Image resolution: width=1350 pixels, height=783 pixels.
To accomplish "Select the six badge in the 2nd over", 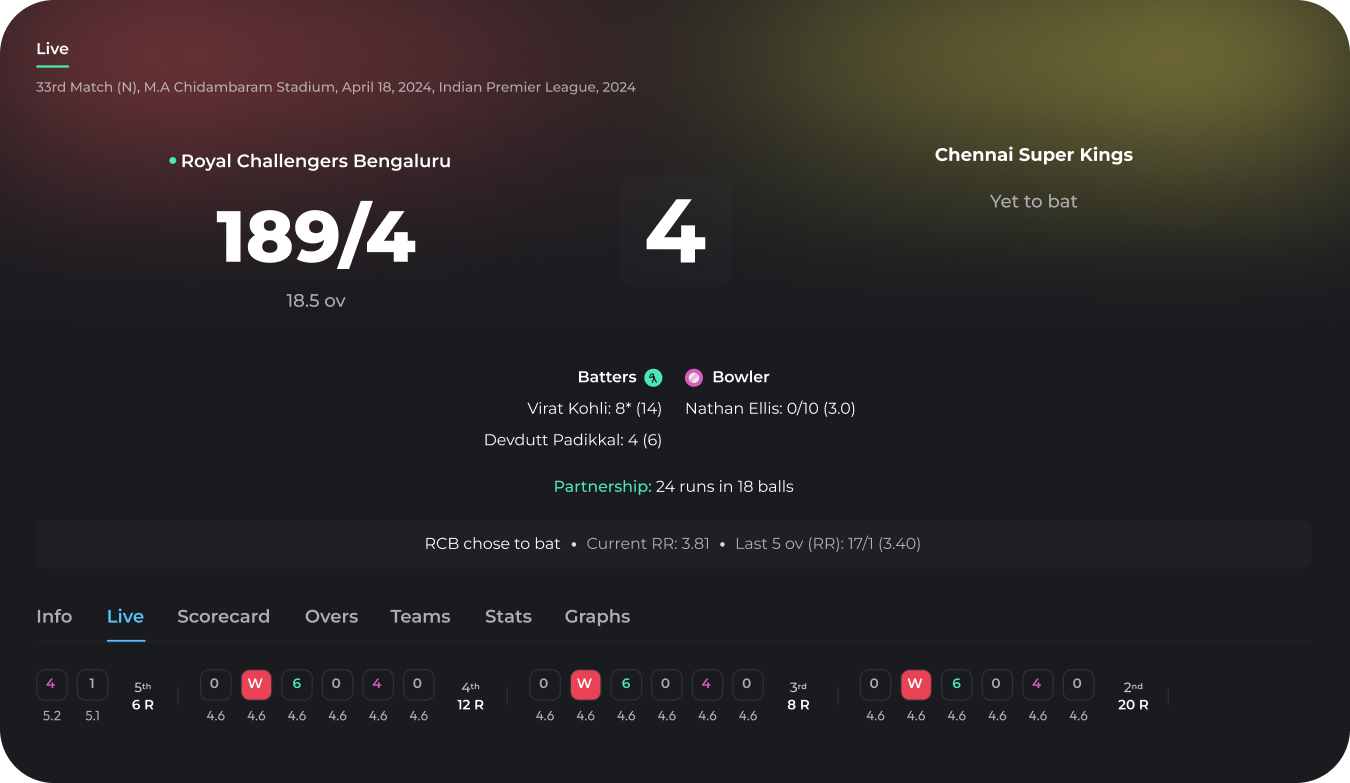I will 956,684.
